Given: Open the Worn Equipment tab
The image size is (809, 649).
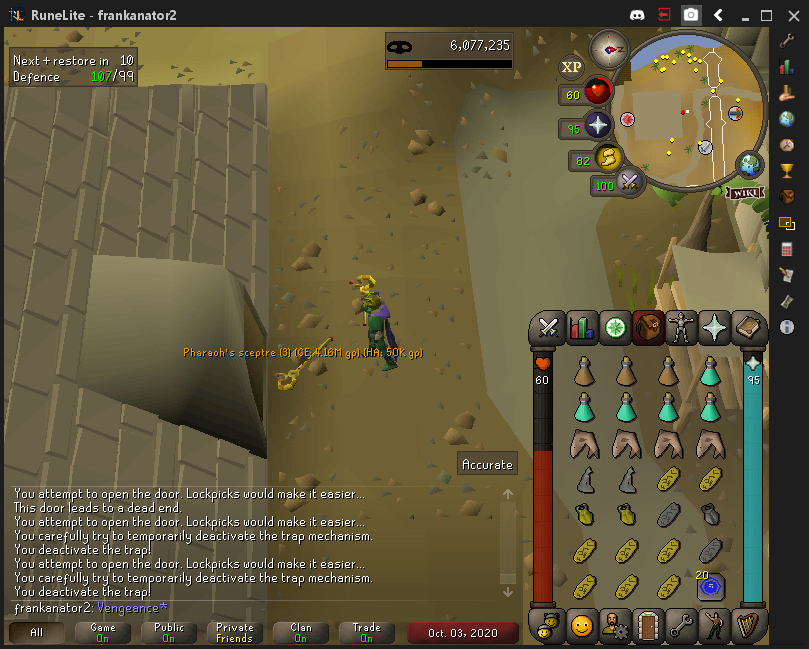Looking at the screenshot, I should (x=681, y=327).
